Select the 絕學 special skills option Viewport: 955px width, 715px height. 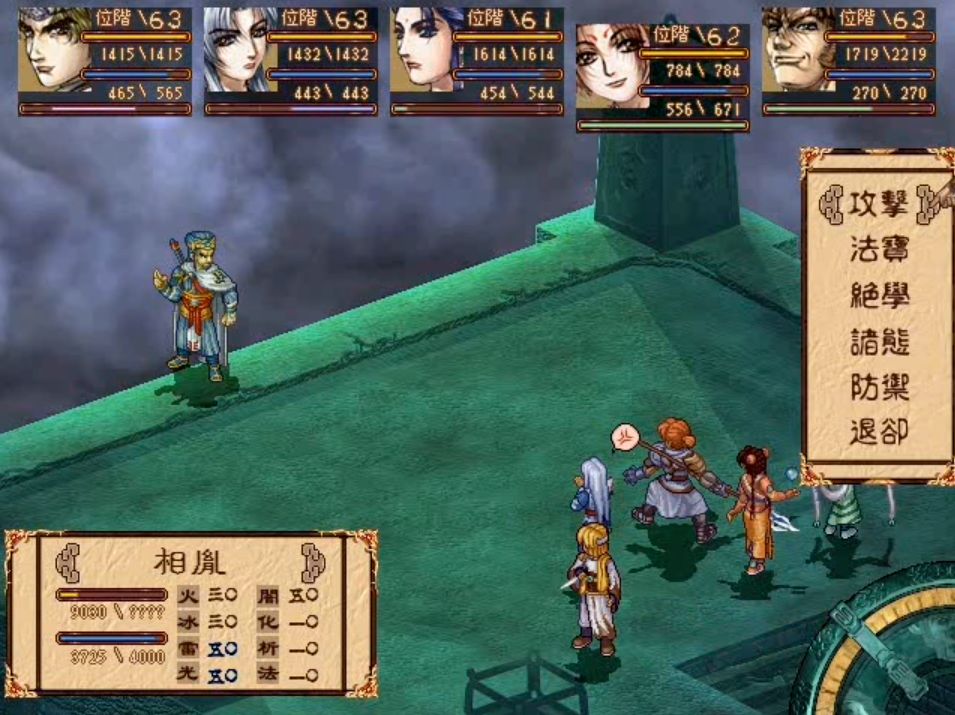coord(878,295)
